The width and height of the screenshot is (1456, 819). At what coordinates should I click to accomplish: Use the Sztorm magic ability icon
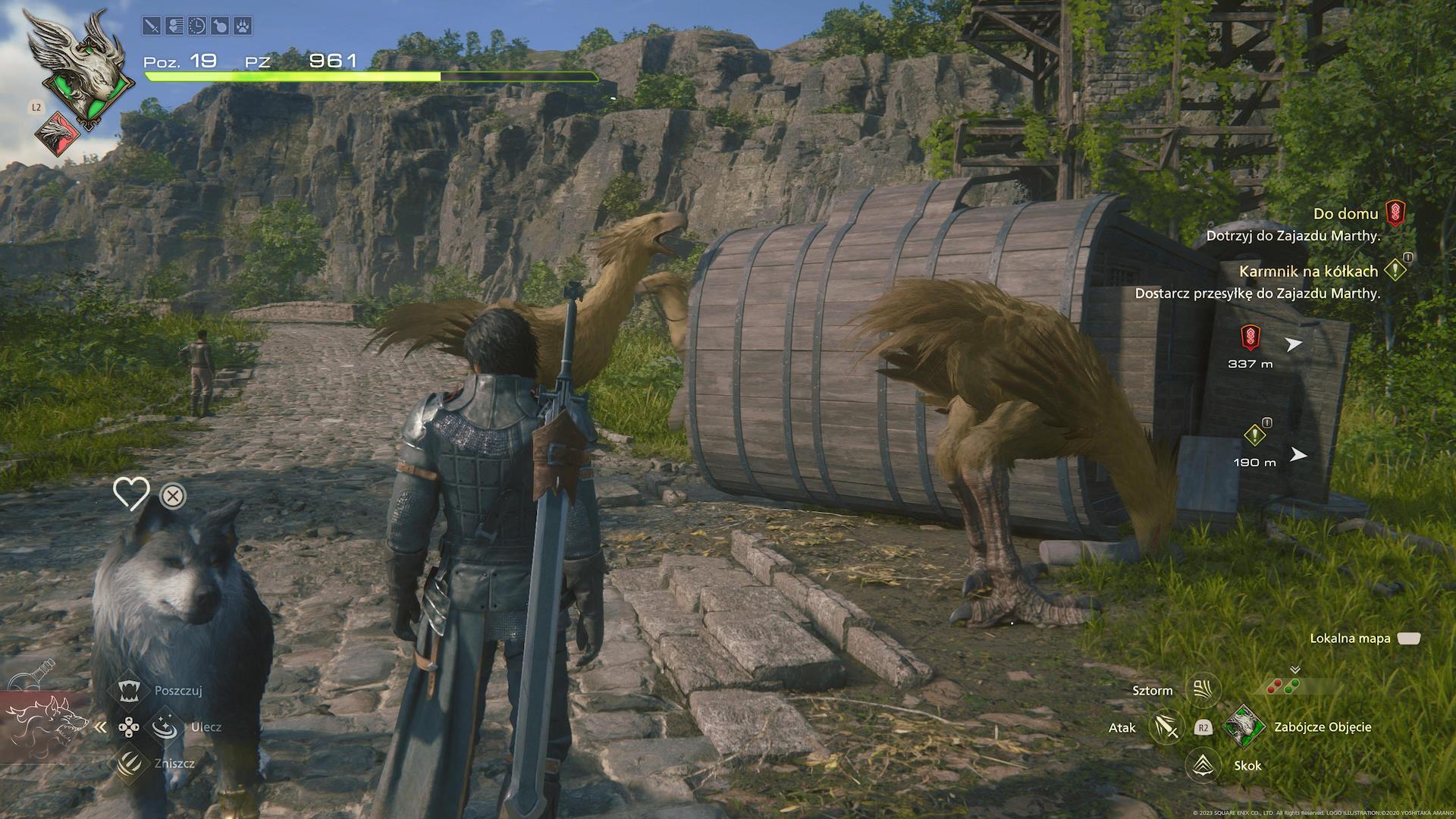point(1202,690)
